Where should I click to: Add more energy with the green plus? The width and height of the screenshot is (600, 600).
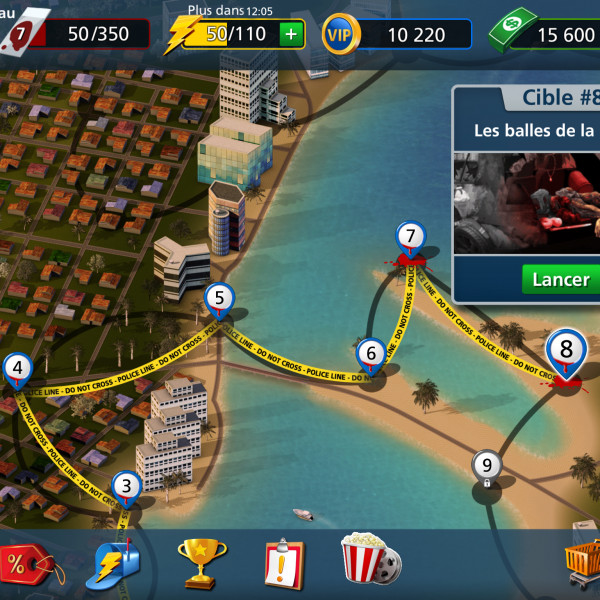point(291,35)
